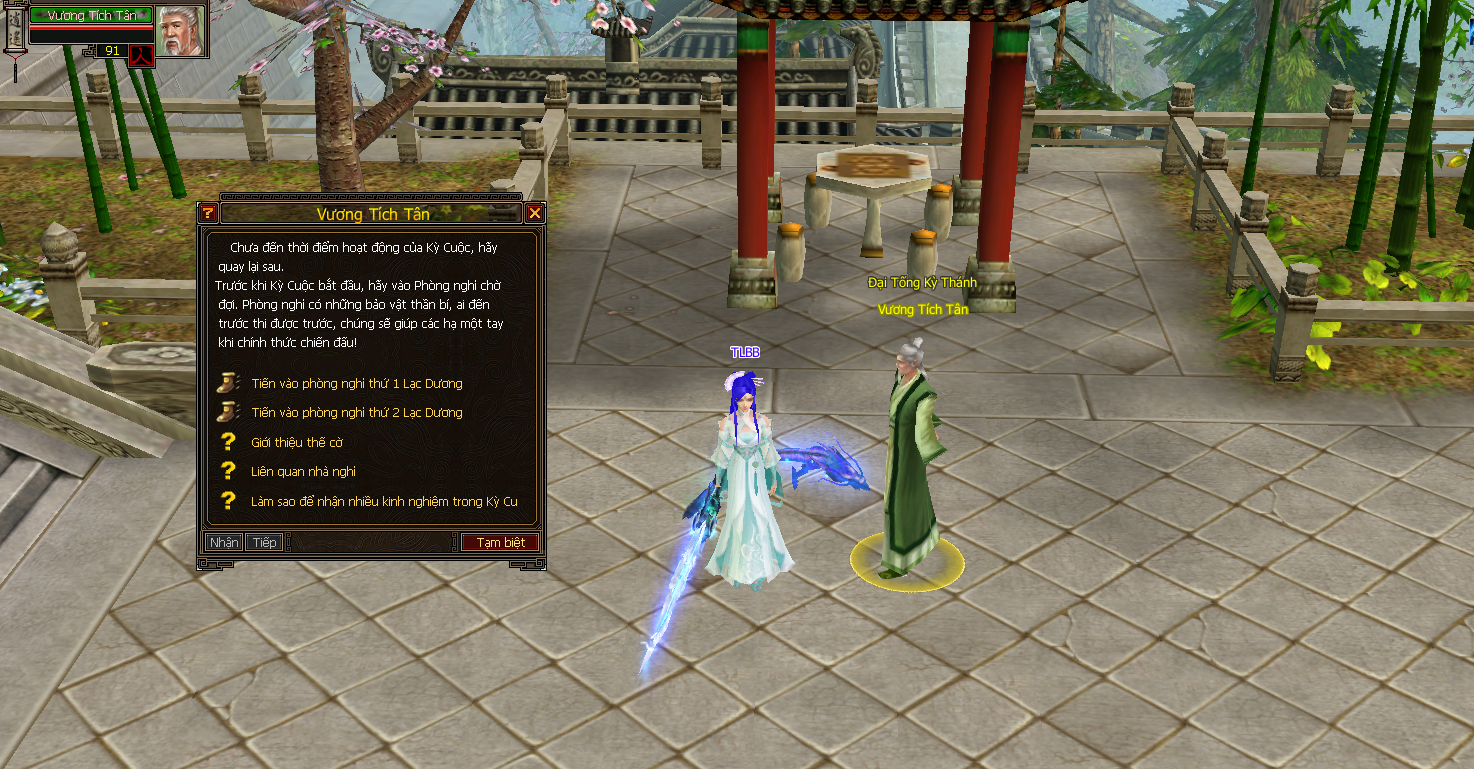The width and height of the screenshot is (1474, 769).
Task: Say goodbye with the Tạm biệt button
Action: pyautogui.click(x=500, y=542)
